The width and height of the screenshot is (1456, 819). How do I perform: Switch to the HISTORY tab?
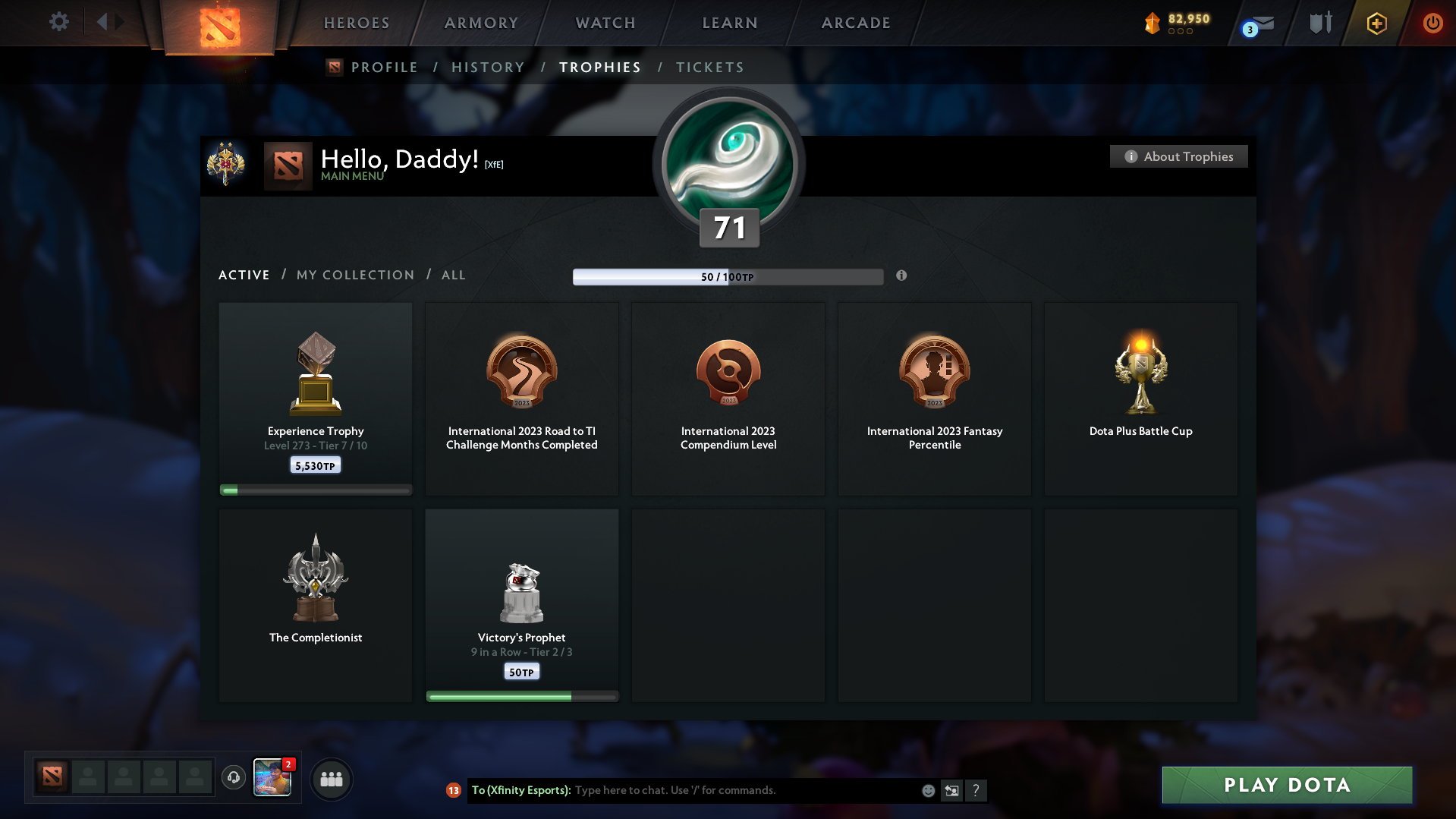click(x=488, y=67)
